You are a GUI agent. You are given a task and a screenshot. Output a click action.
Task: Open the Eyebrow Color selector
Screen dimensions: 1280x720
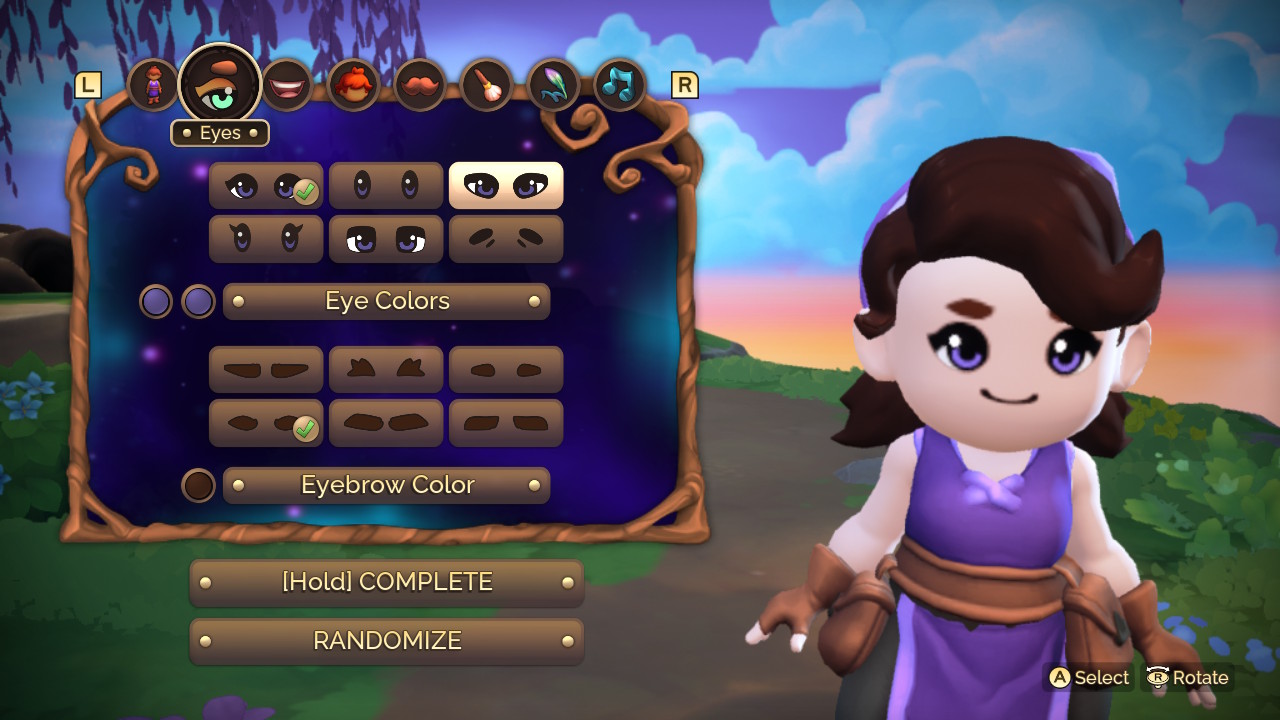coord(386,485)
